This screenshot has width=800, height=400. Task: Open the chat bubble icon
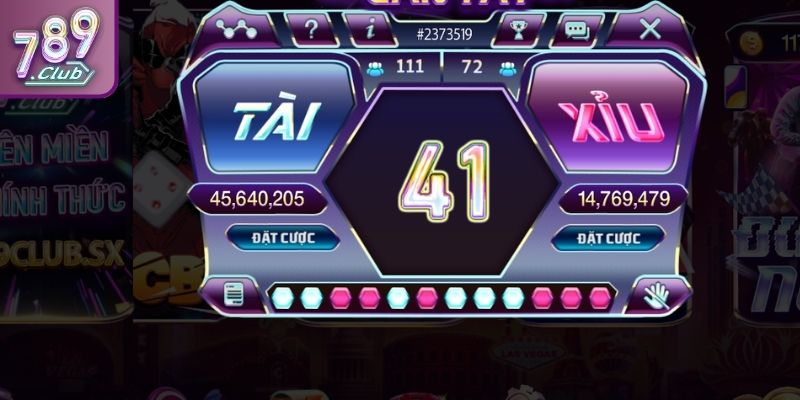(x=577, y=29)
